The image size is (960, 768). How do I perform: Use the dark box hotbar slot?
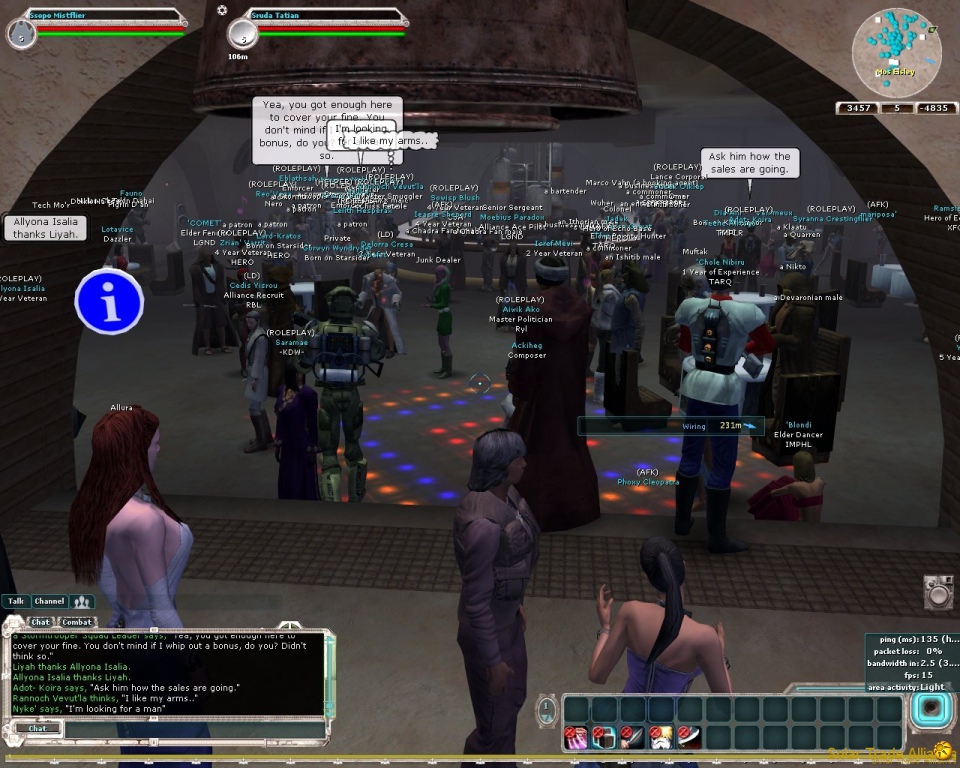click(x=604, y=738)
